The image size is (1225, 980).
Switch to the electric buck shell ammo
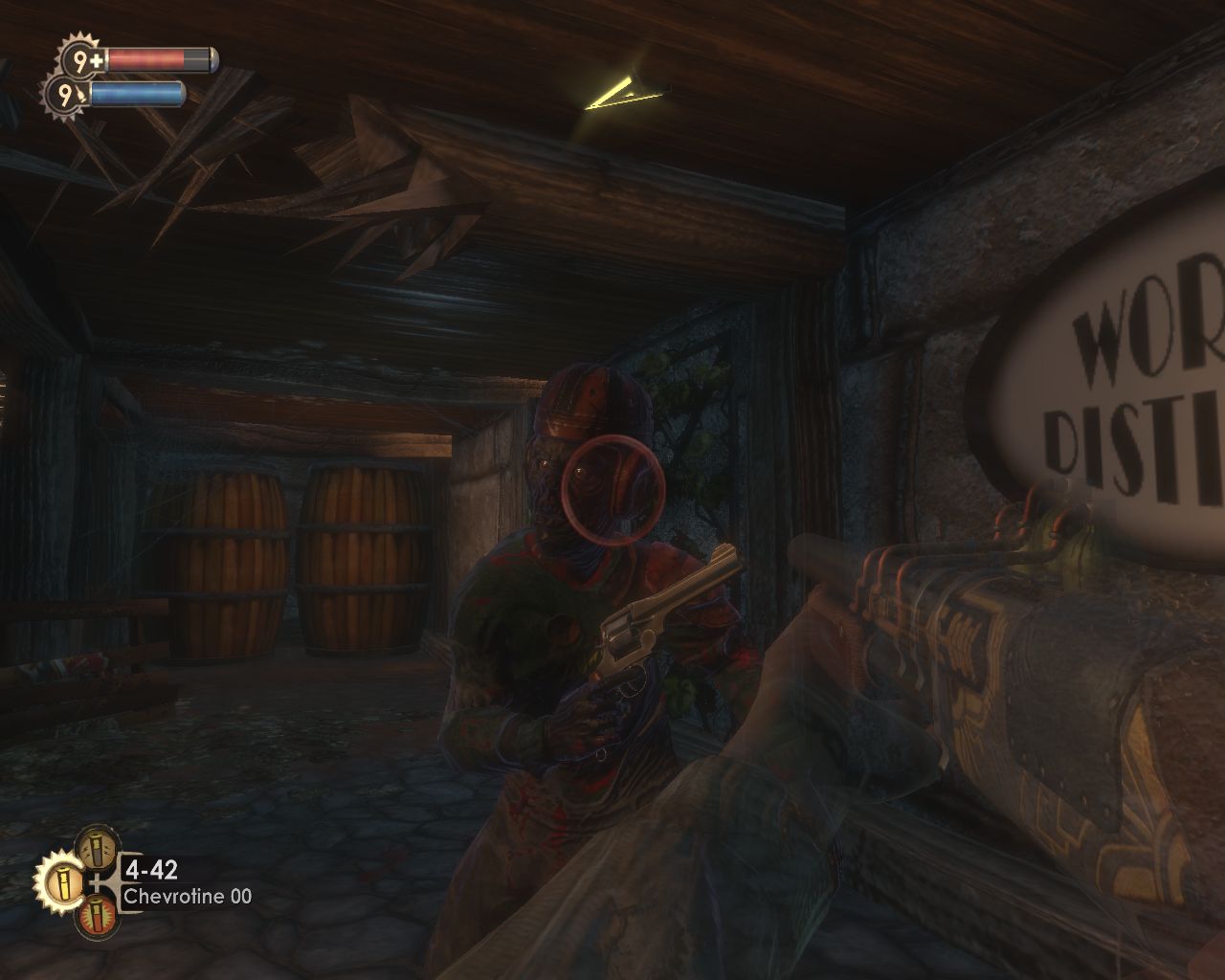point(98,847)
